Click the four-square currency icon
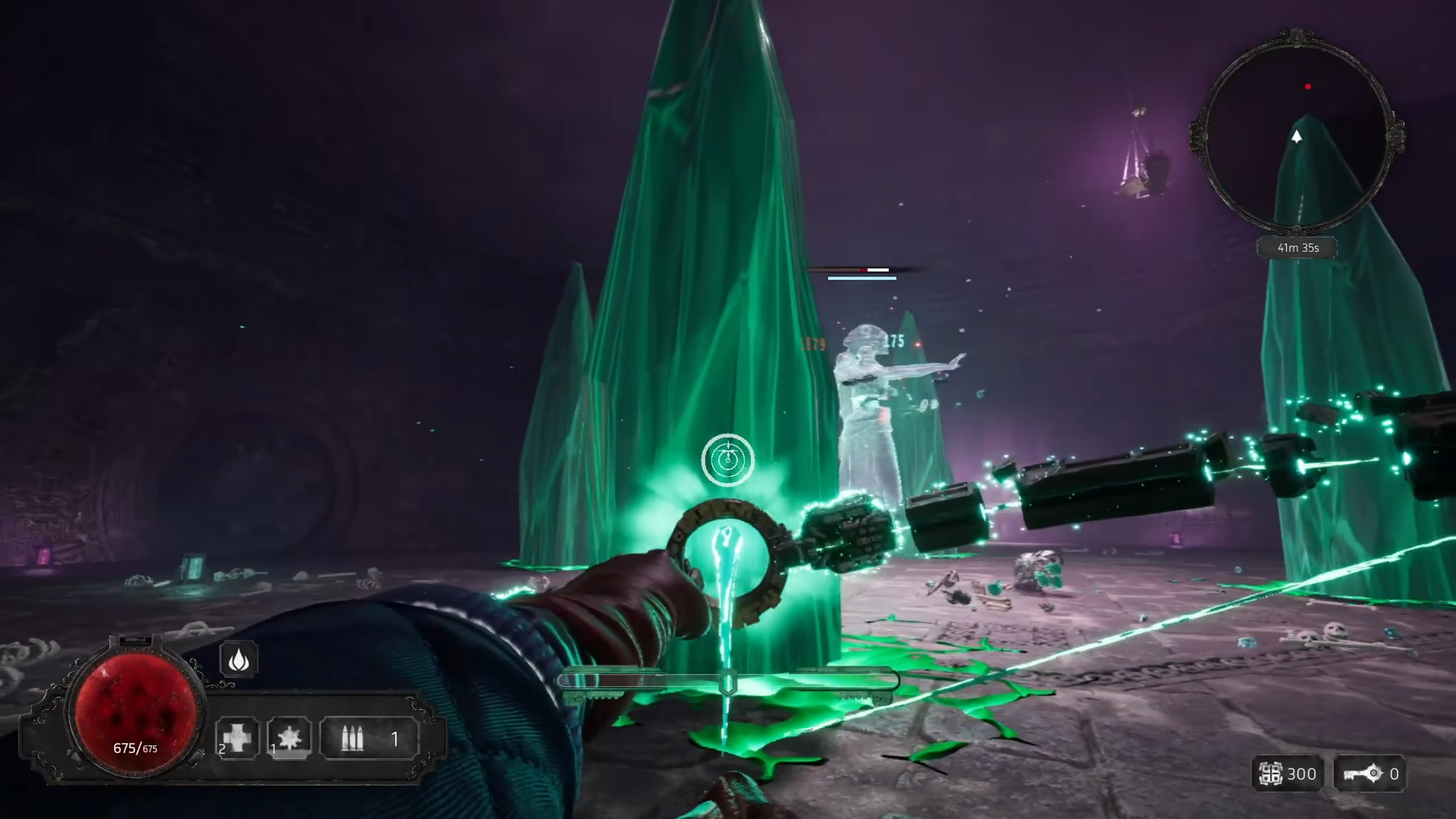This screenshot has height=819, width=1456. point(1271,773)
